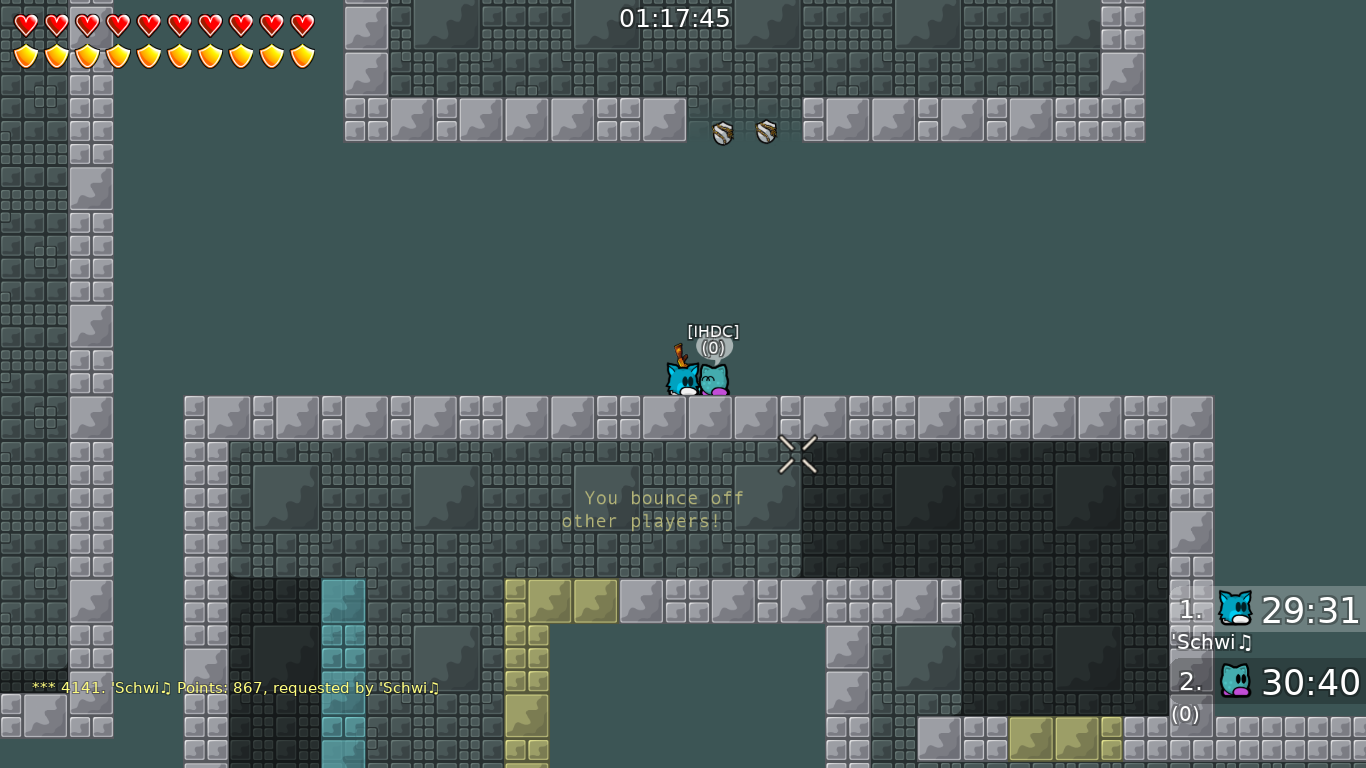The width and height of the screenshot is (1366, 768).
Task: Click the pink-footed player beside [IHDC]
Action: pyautogui.click(x=713, y=380)
